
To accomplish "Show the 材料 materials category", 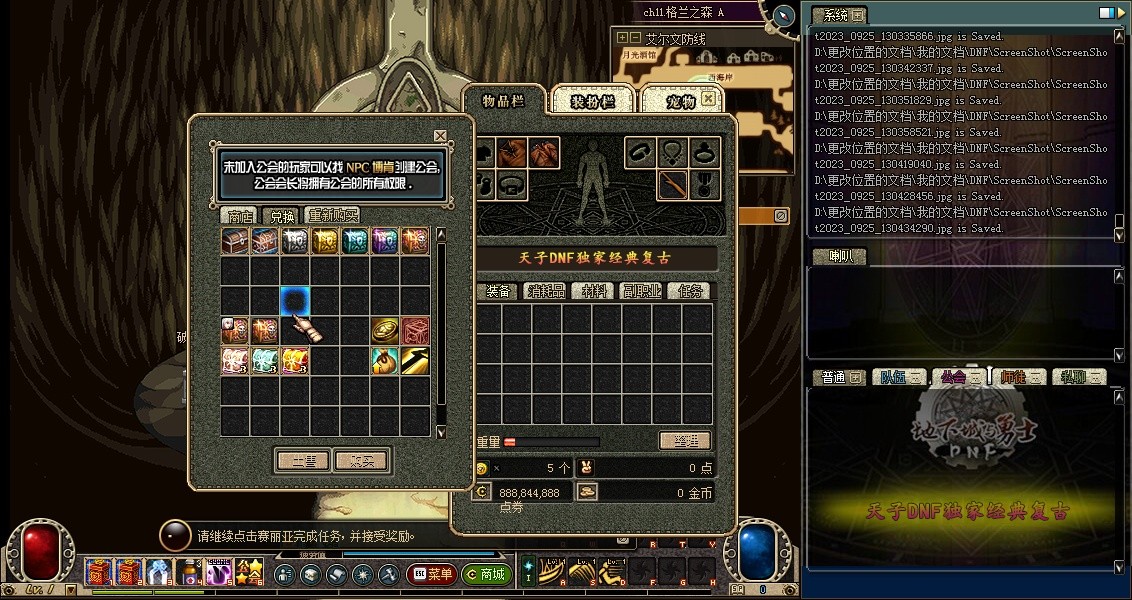I will pyautogui.click(x=594, y=291).
